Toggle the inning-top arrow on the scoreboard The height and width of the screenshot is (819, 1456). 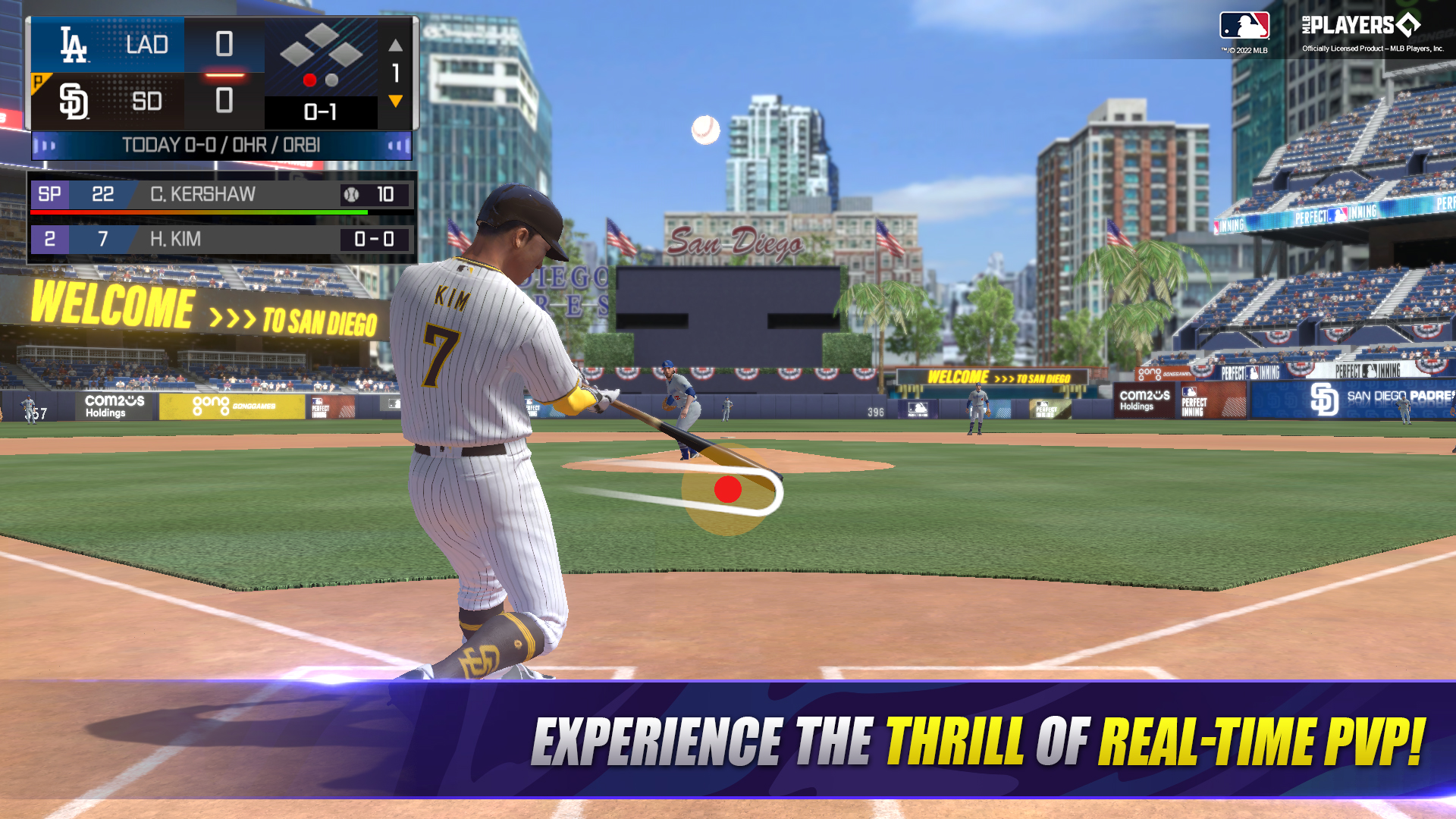click(x=395, y=45)
